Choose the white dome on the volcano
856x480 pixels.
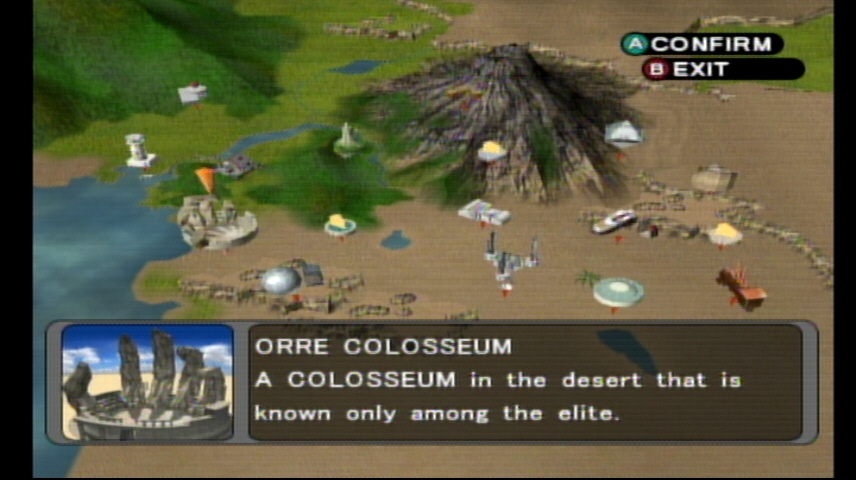(x=623, y=133)
